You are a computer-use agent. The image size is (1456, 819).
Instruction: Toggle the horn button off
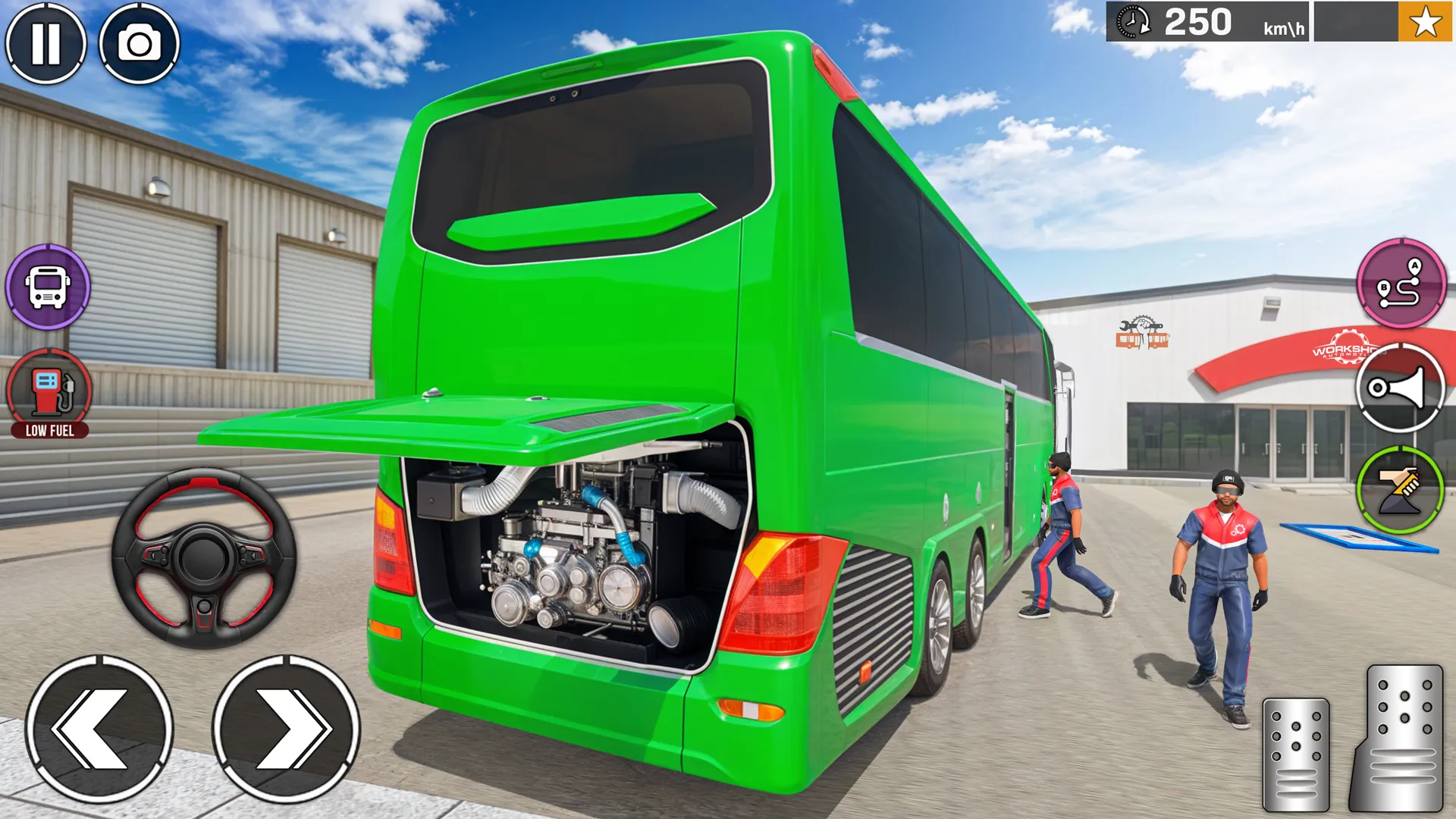pos(1401,389)
